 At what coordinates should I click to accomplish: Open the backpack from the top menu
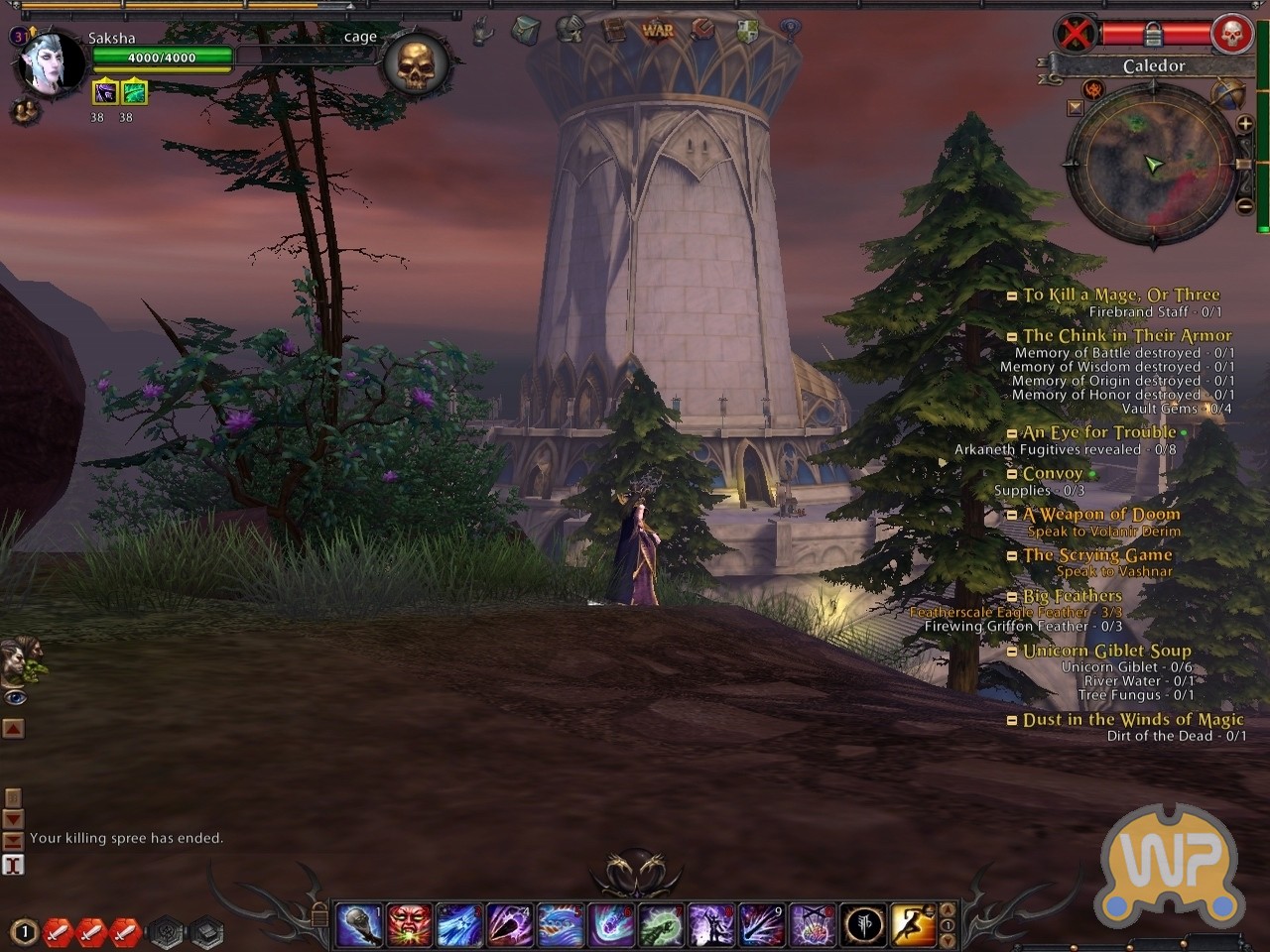(x=525, y=31)
